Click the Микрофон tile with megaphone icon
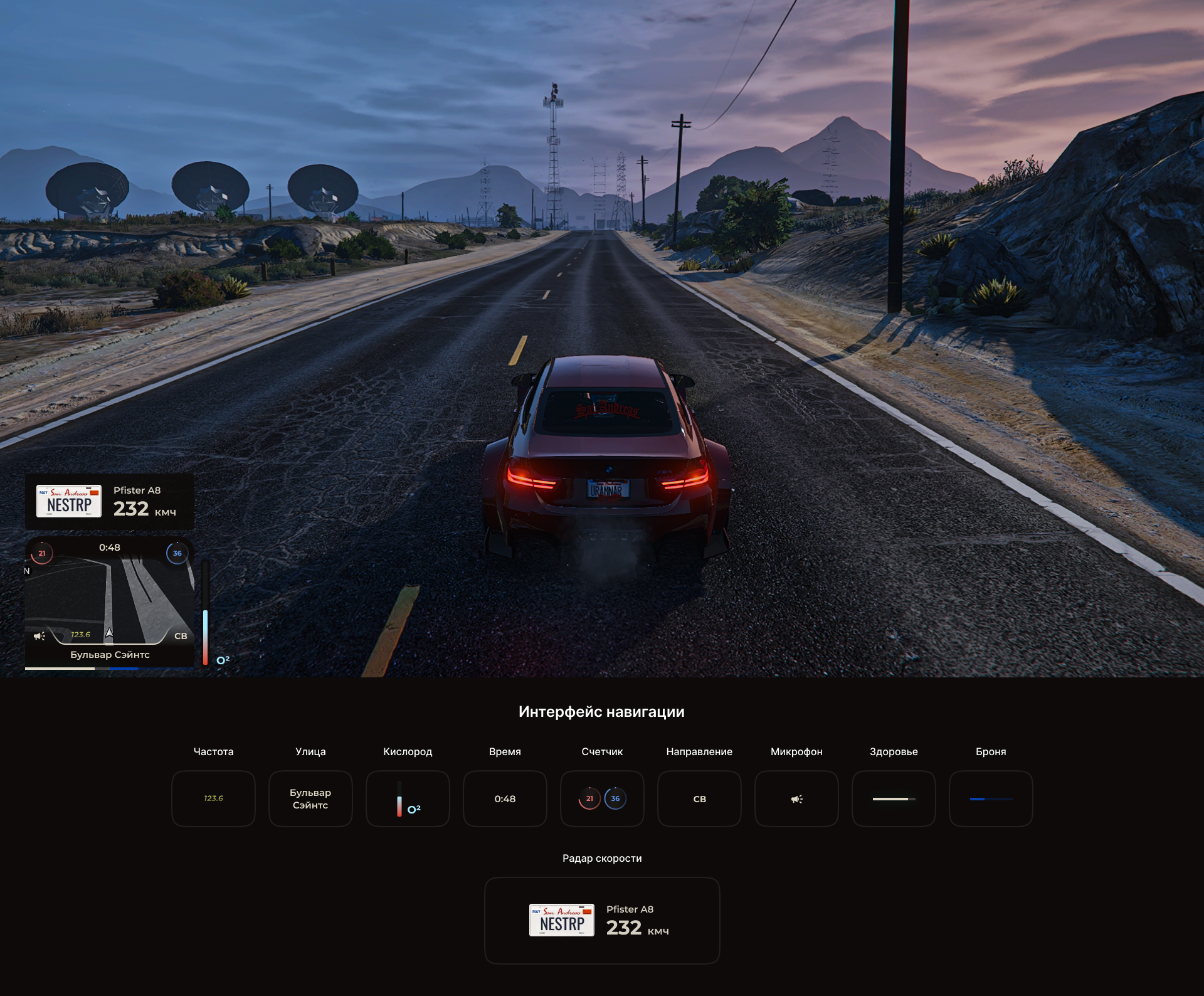The height and width of the screenshot is (996, 1204). (796, 798)
